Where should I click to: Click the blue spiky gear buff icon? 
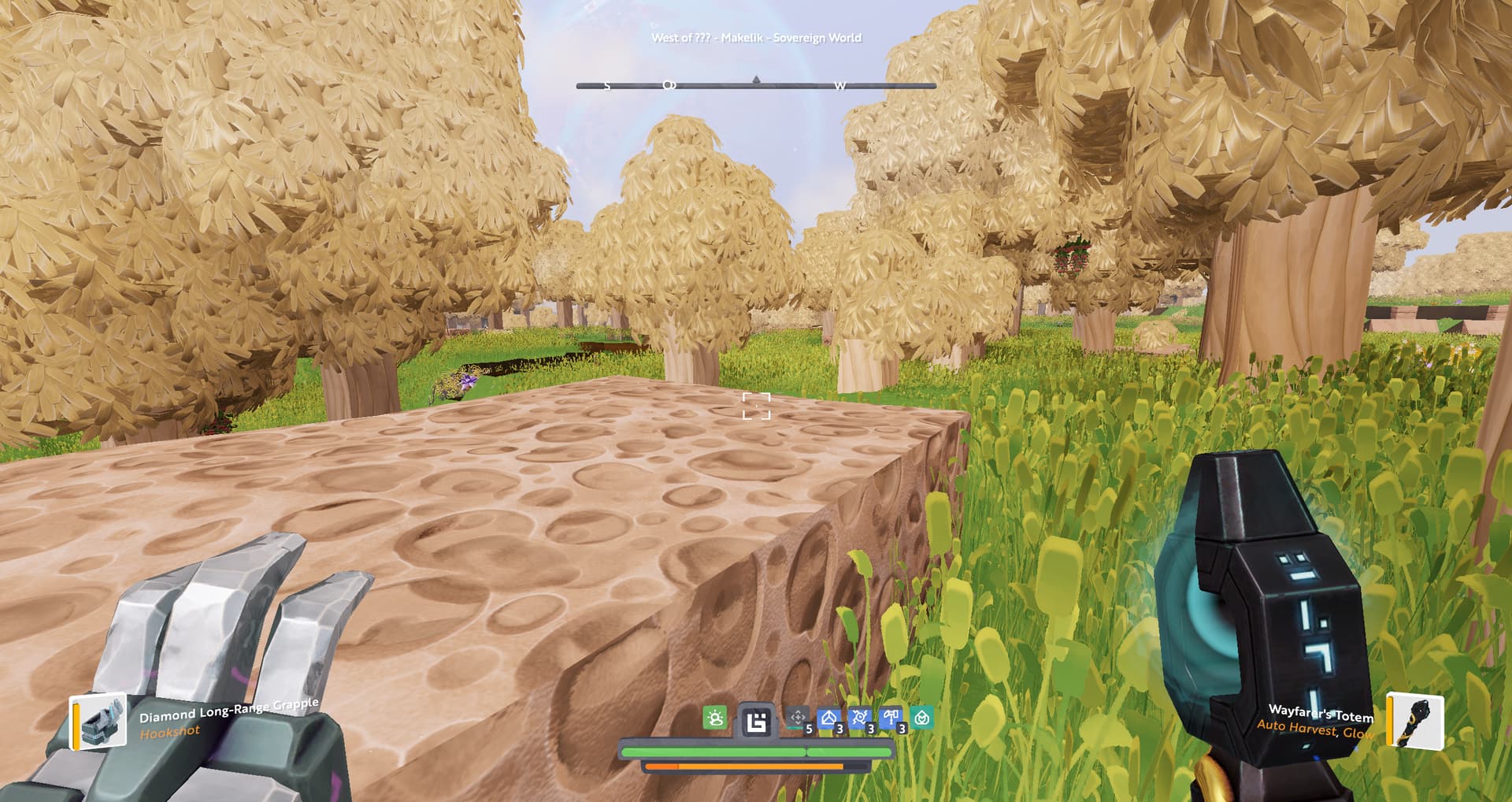point(859,718)
